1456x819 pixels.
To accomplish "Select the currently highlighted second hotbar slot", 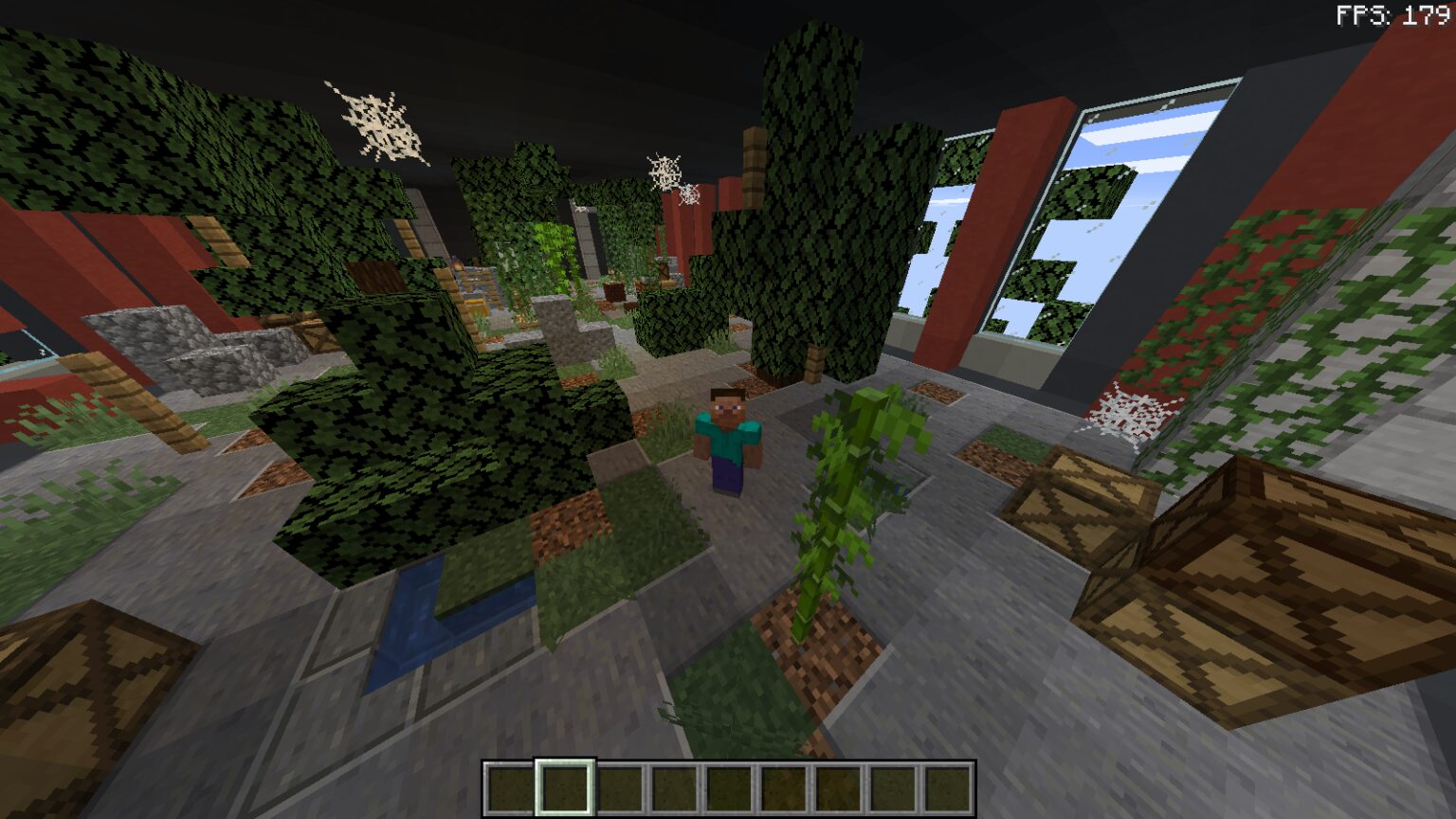I will (564, 788).
